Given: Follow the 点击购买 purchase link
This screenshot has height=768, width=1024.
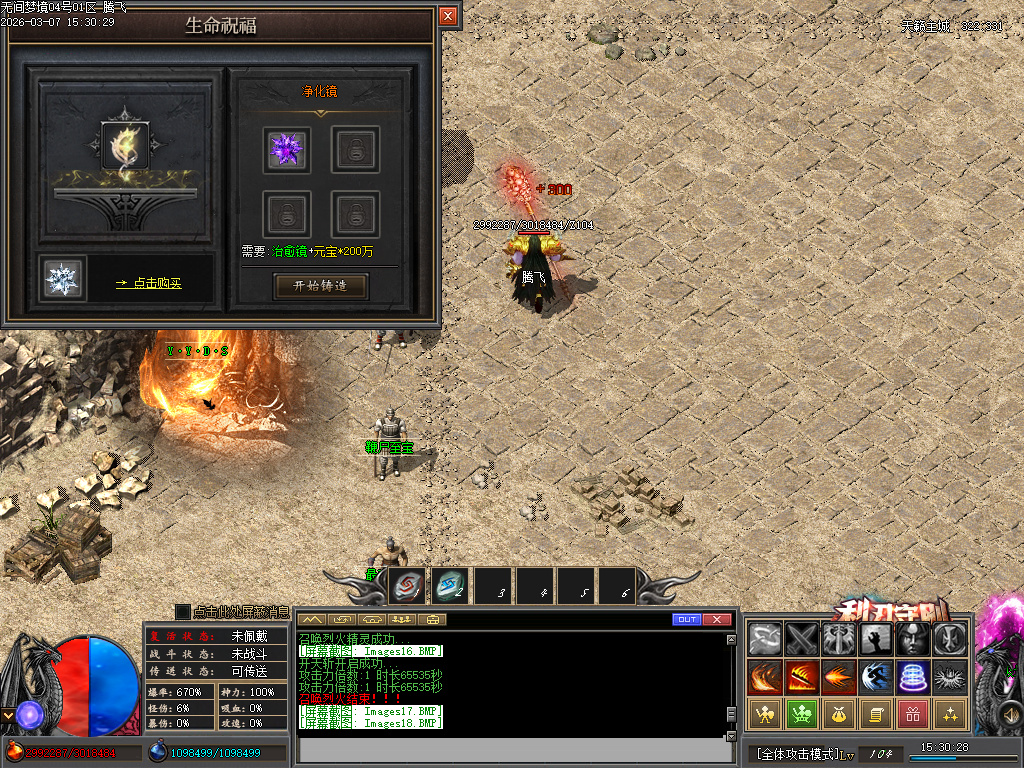Looking at the screenshot, I should (149, 284).
